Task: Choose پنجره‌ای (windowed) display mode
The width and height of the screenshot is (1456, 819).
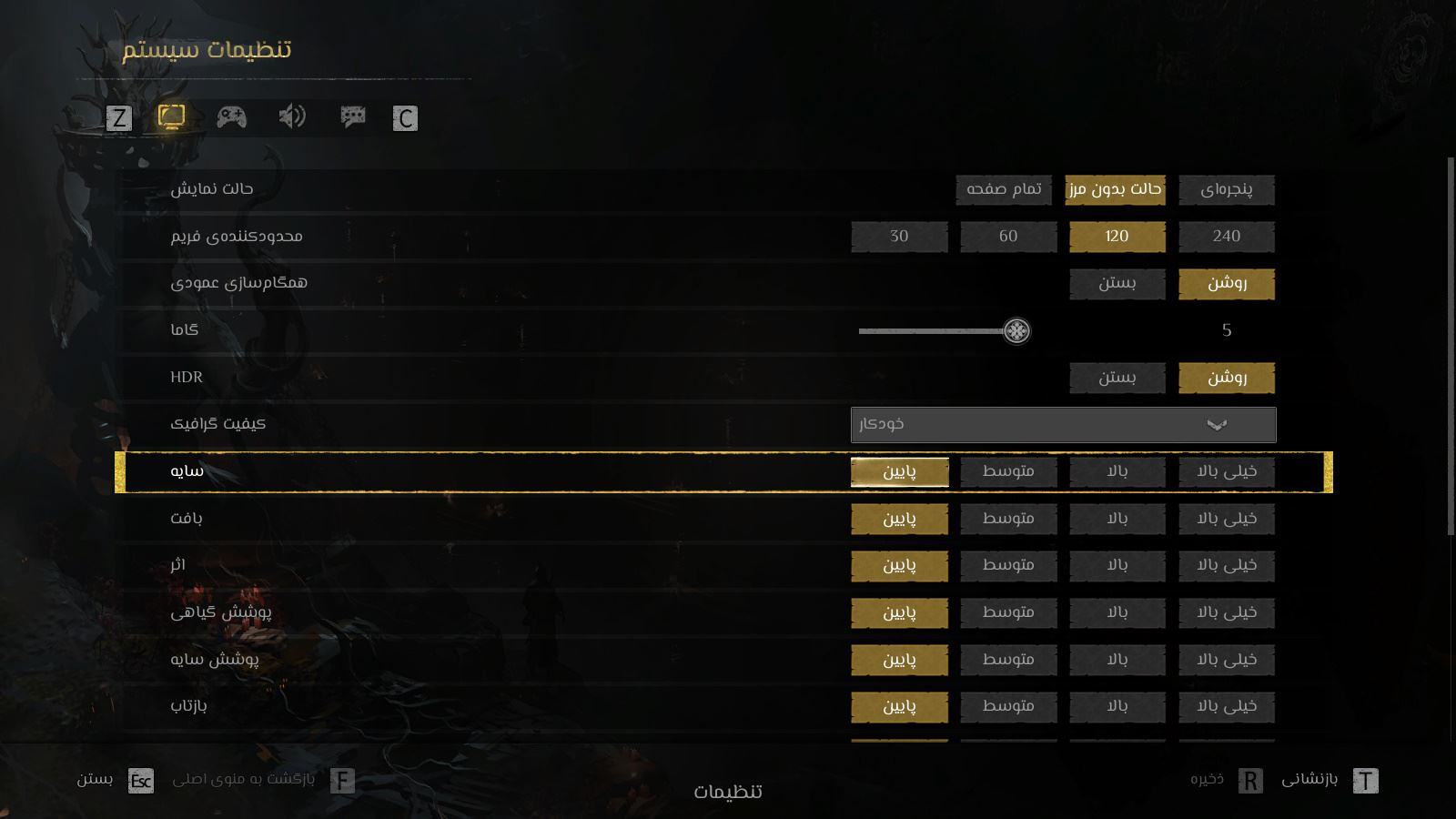Action: pos(1226,189)
